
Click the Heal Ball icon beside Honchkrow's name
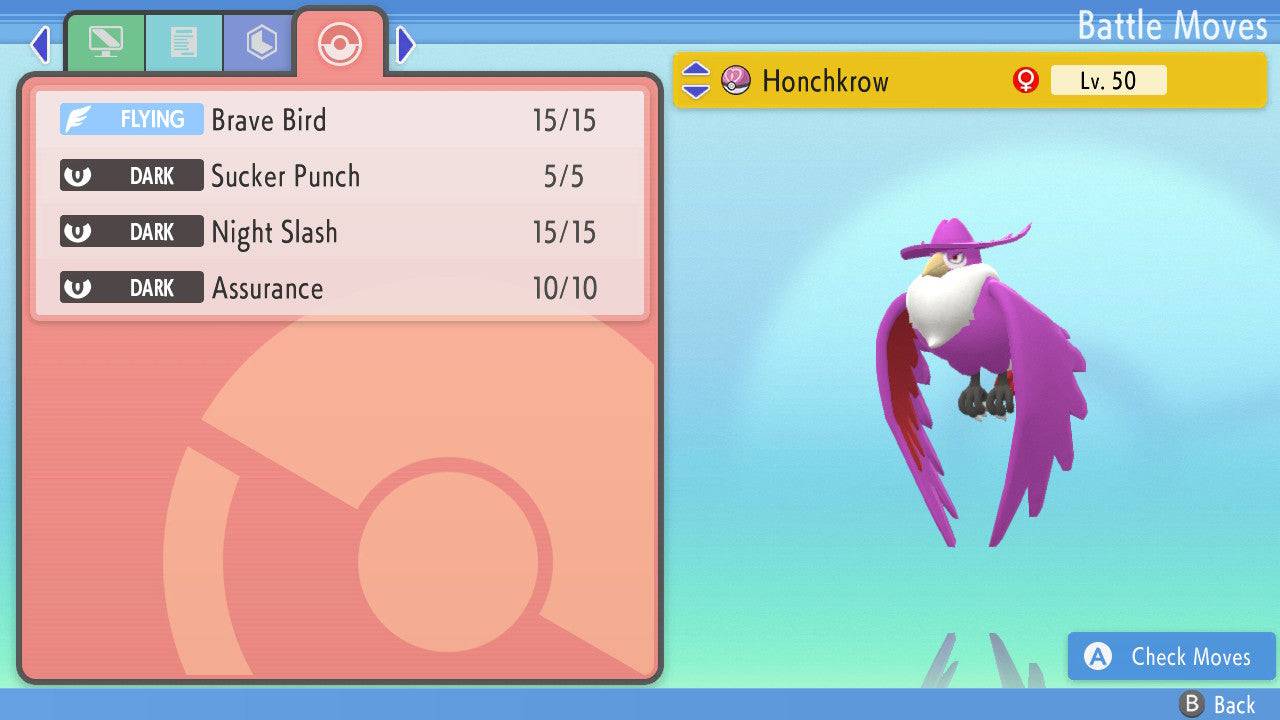(x=734, y=80)
